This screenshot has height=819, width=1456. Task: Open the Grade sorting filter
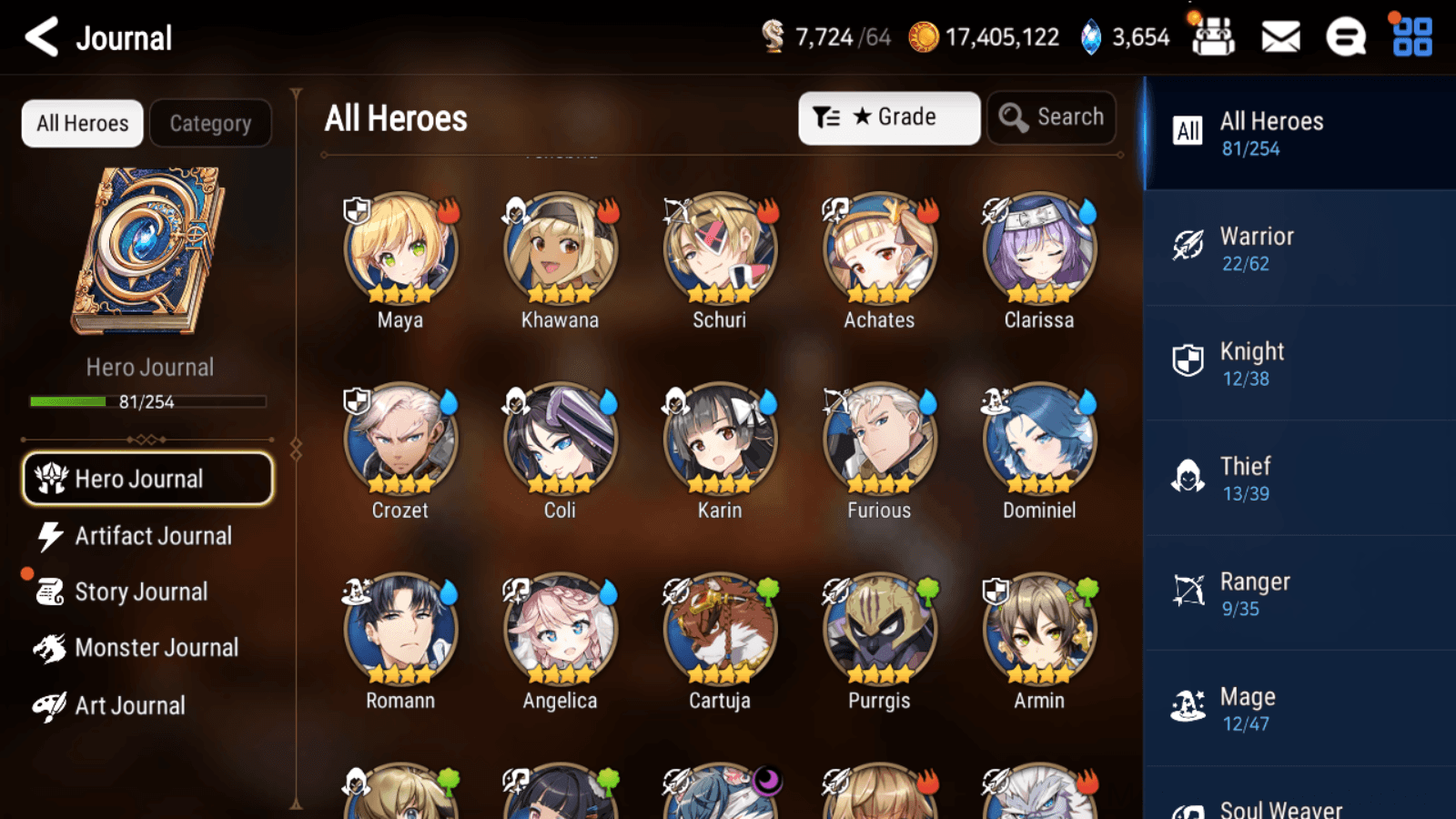(889, 116)
